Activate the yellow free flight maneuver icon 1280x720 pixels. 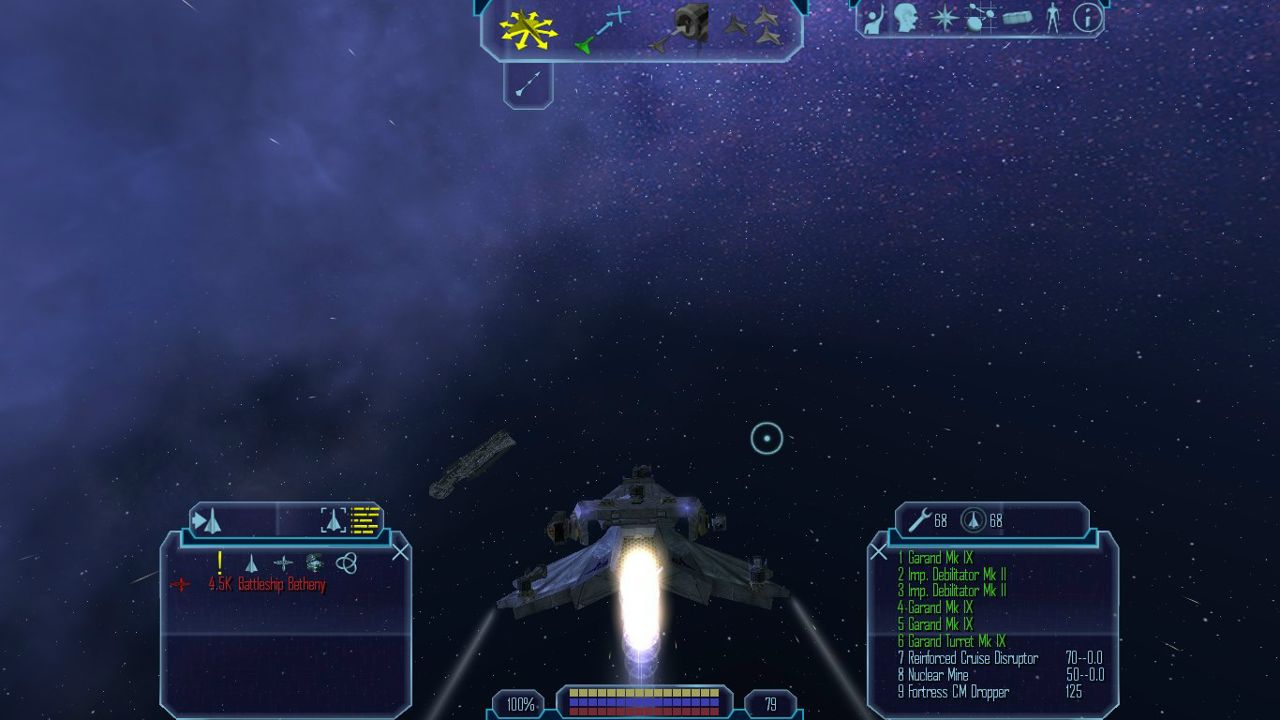[x=529, y=29]
